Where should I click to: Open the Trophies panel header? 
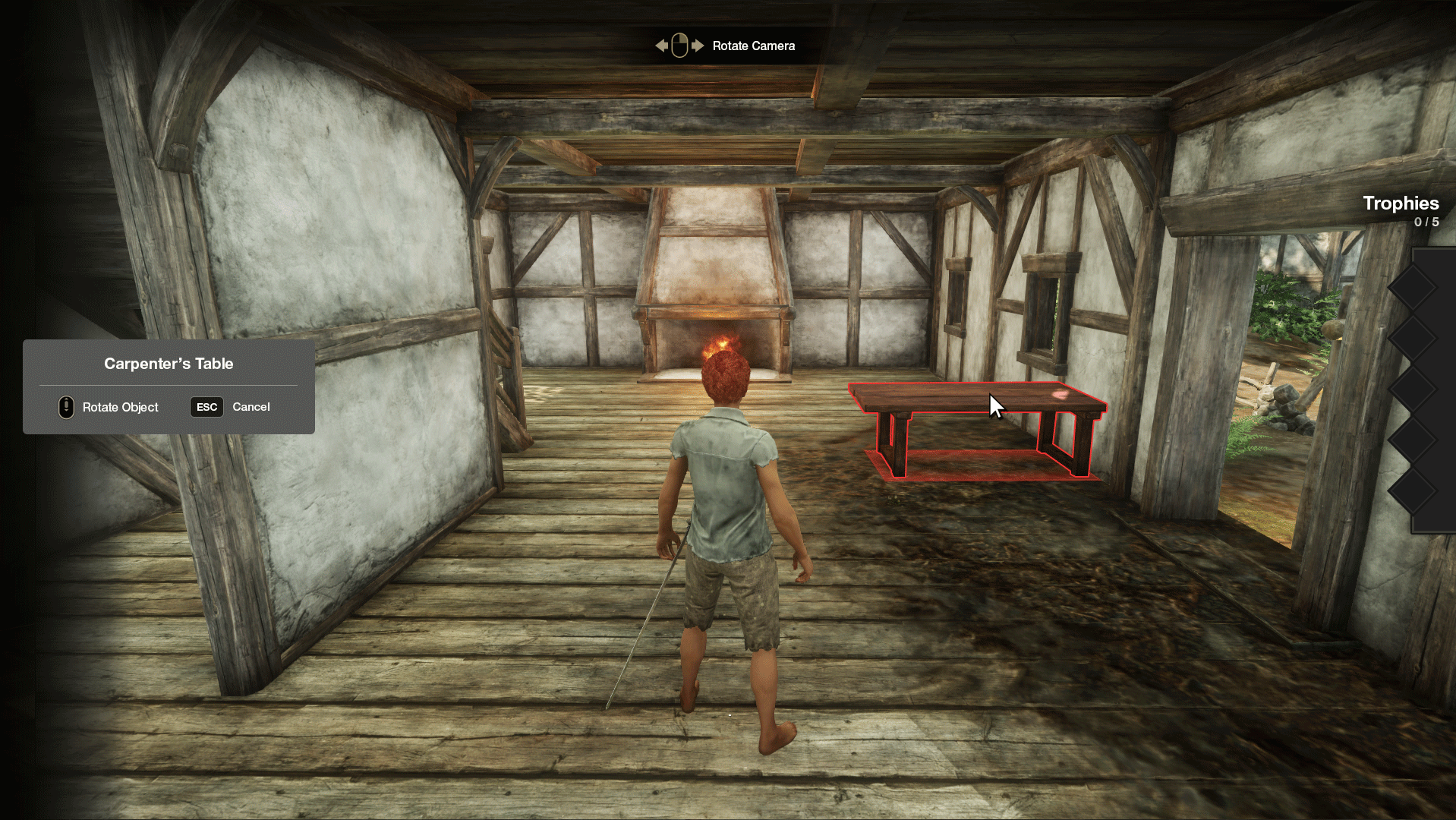coord(1400,203)
